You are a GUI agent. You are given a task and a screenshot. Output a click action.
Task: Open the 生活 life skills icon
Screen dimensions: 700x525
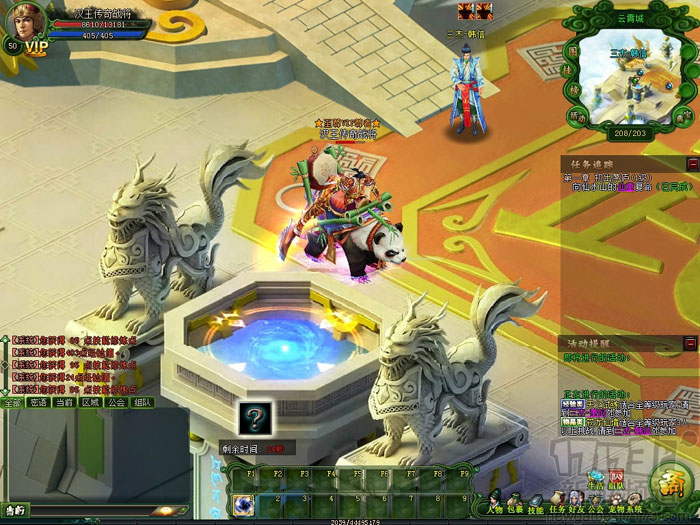coord(595,478)
